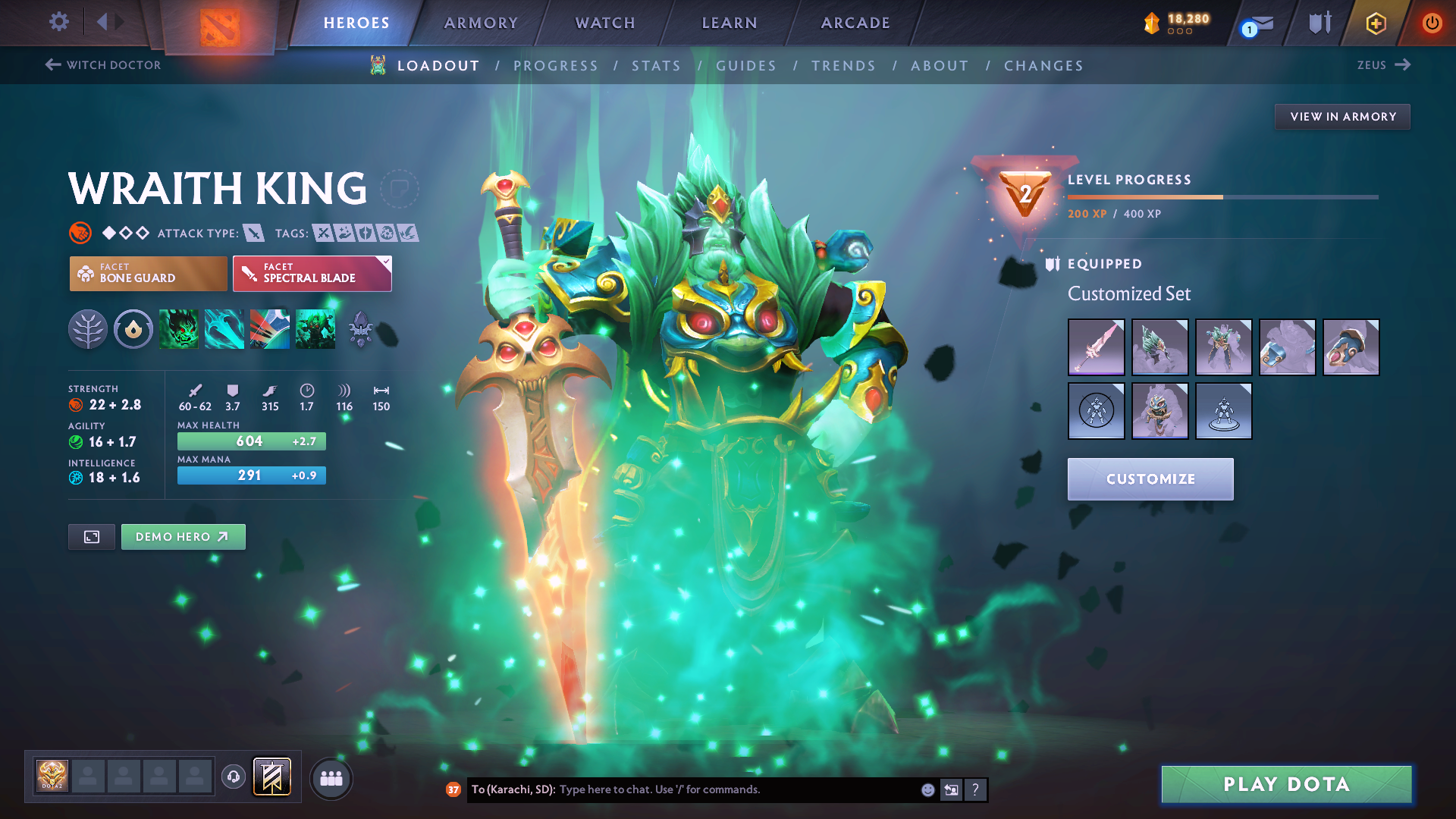Viewport: 1456px width, 819px height.
Task: Open the Vampiric Spirit ability icon
Action: pyautogui.click(x=224, y=329)
